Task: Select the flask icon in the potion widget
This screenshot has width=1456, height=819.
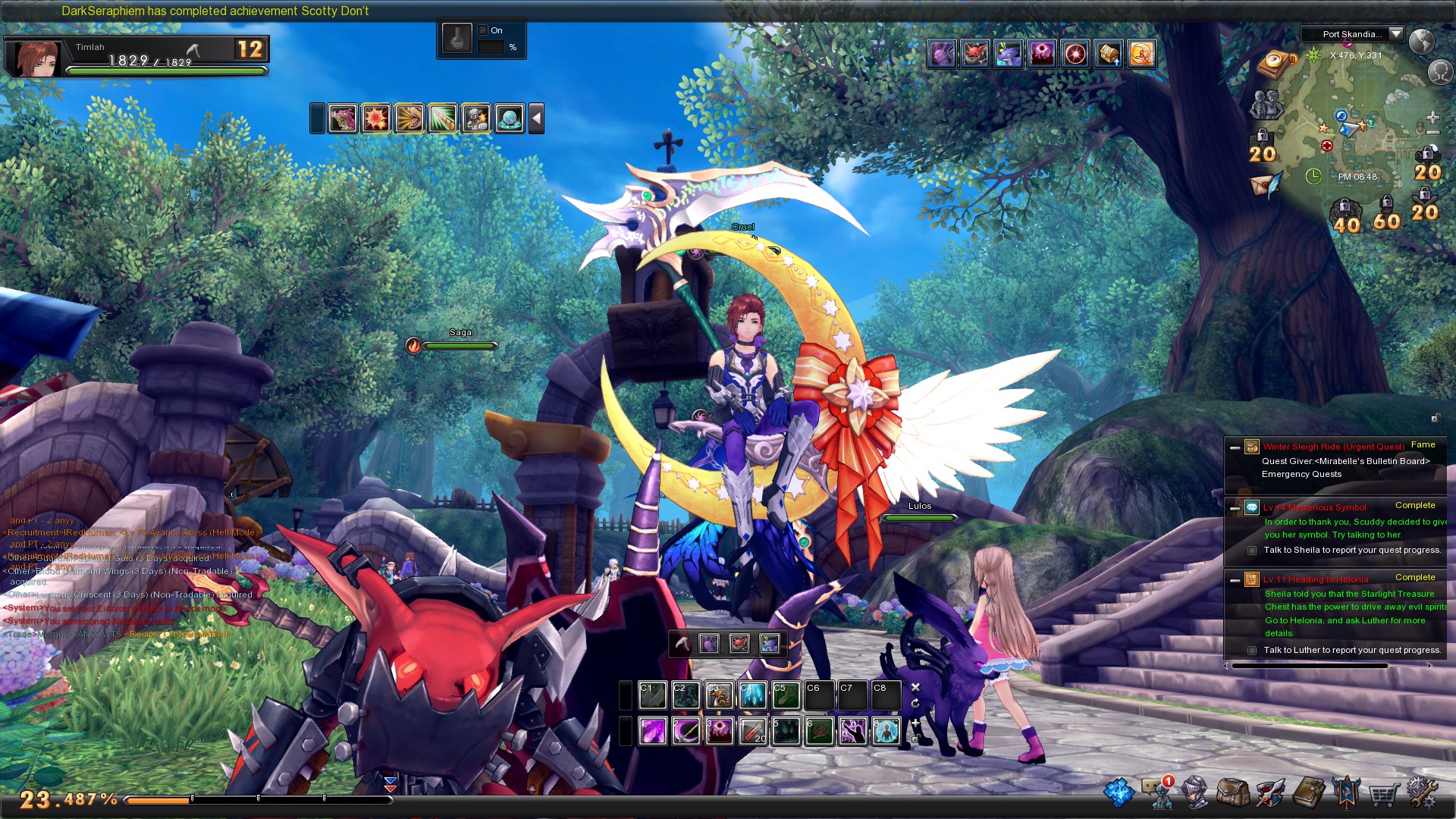Action: tap(457, 39)
